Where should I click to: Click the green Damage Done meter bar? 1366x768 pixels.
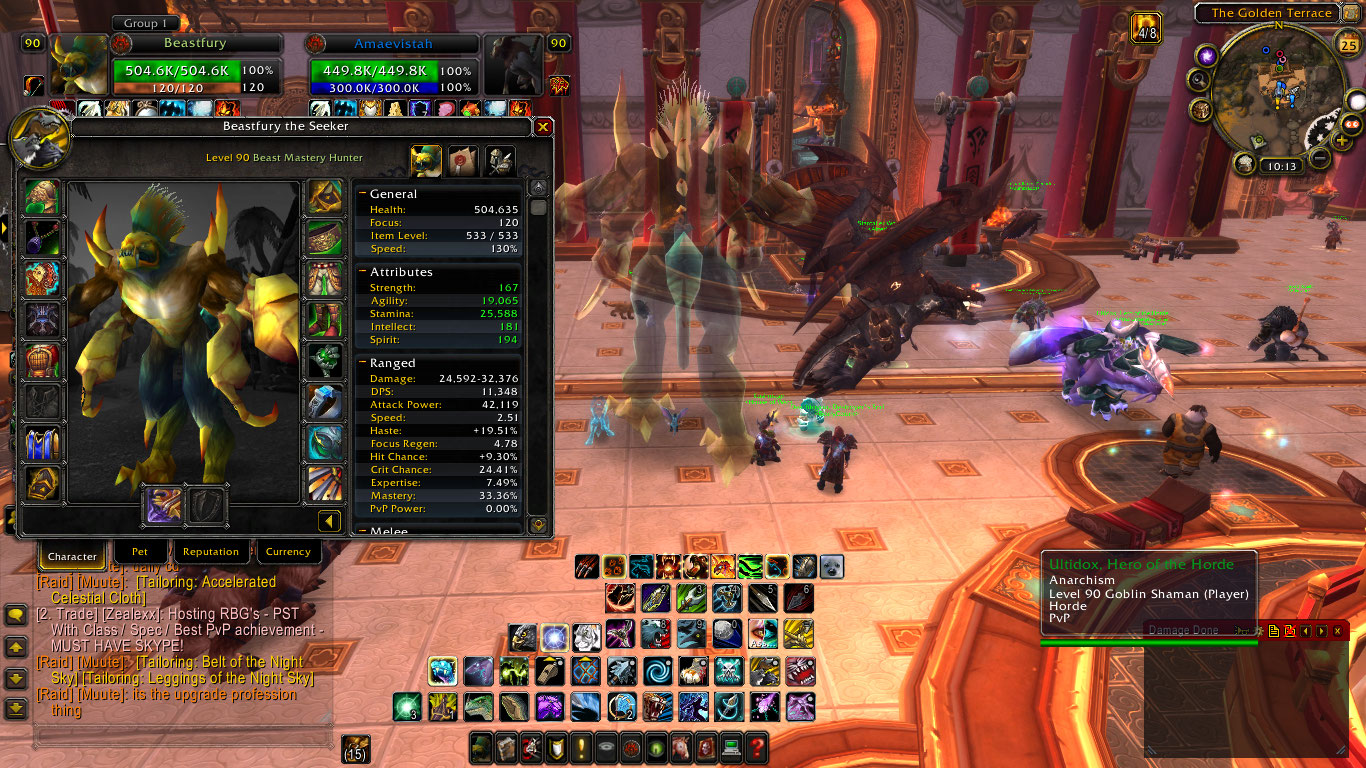(1147, 641)
